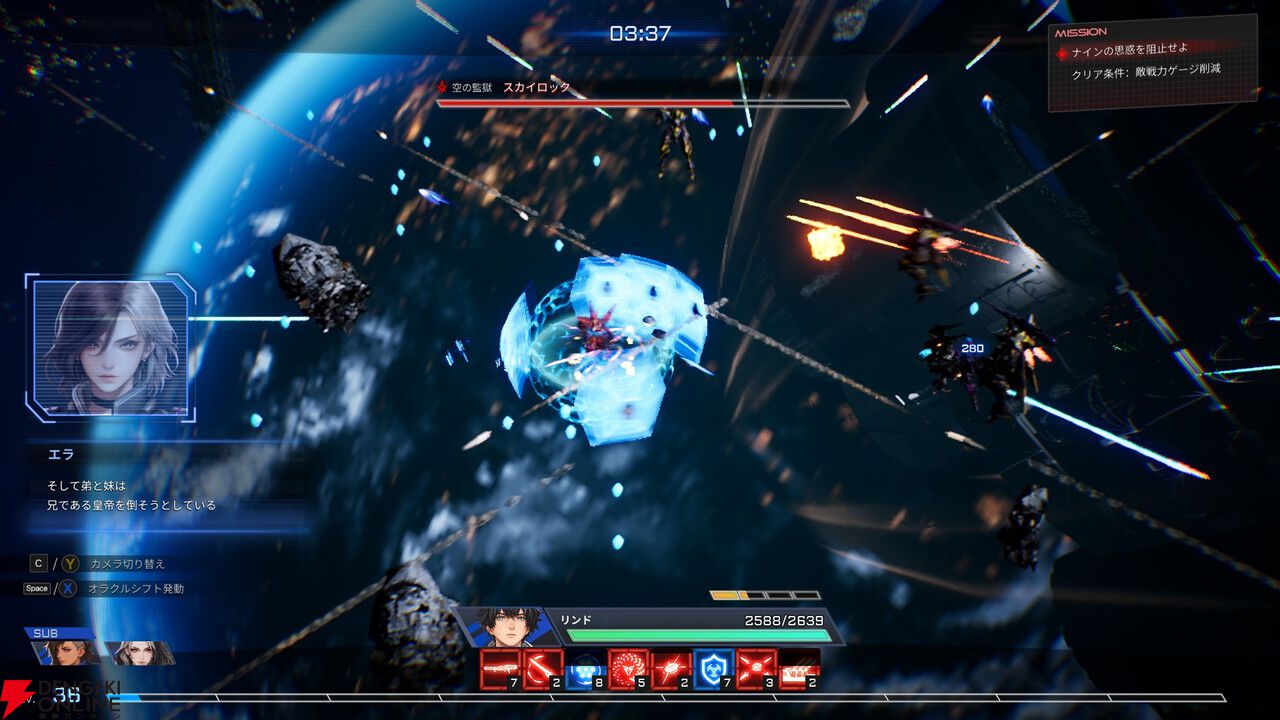Select the long-haired sub pilot portrait

[140, 653]
